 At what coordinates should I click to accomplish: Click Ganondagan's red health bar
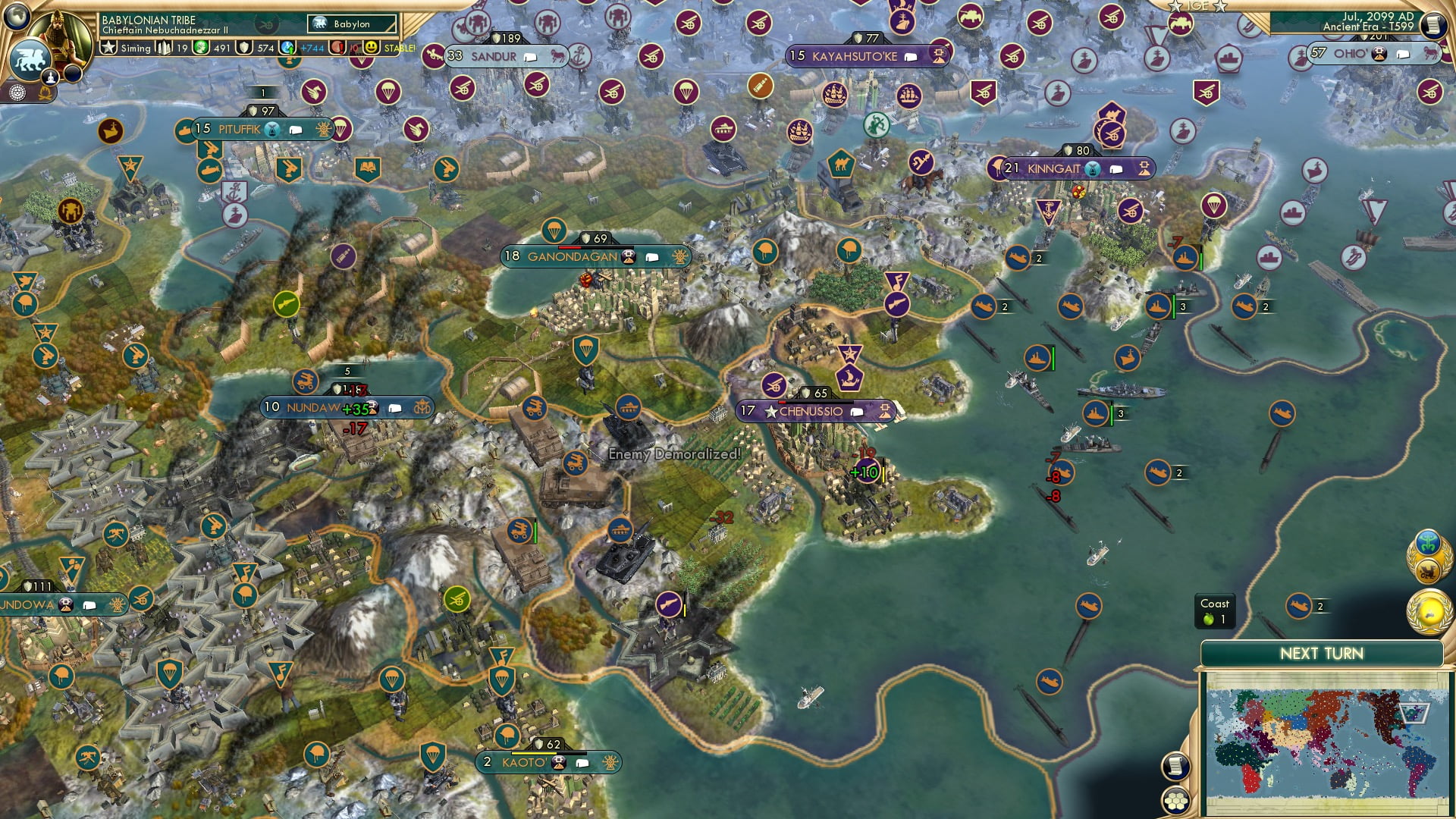(569, 247)
